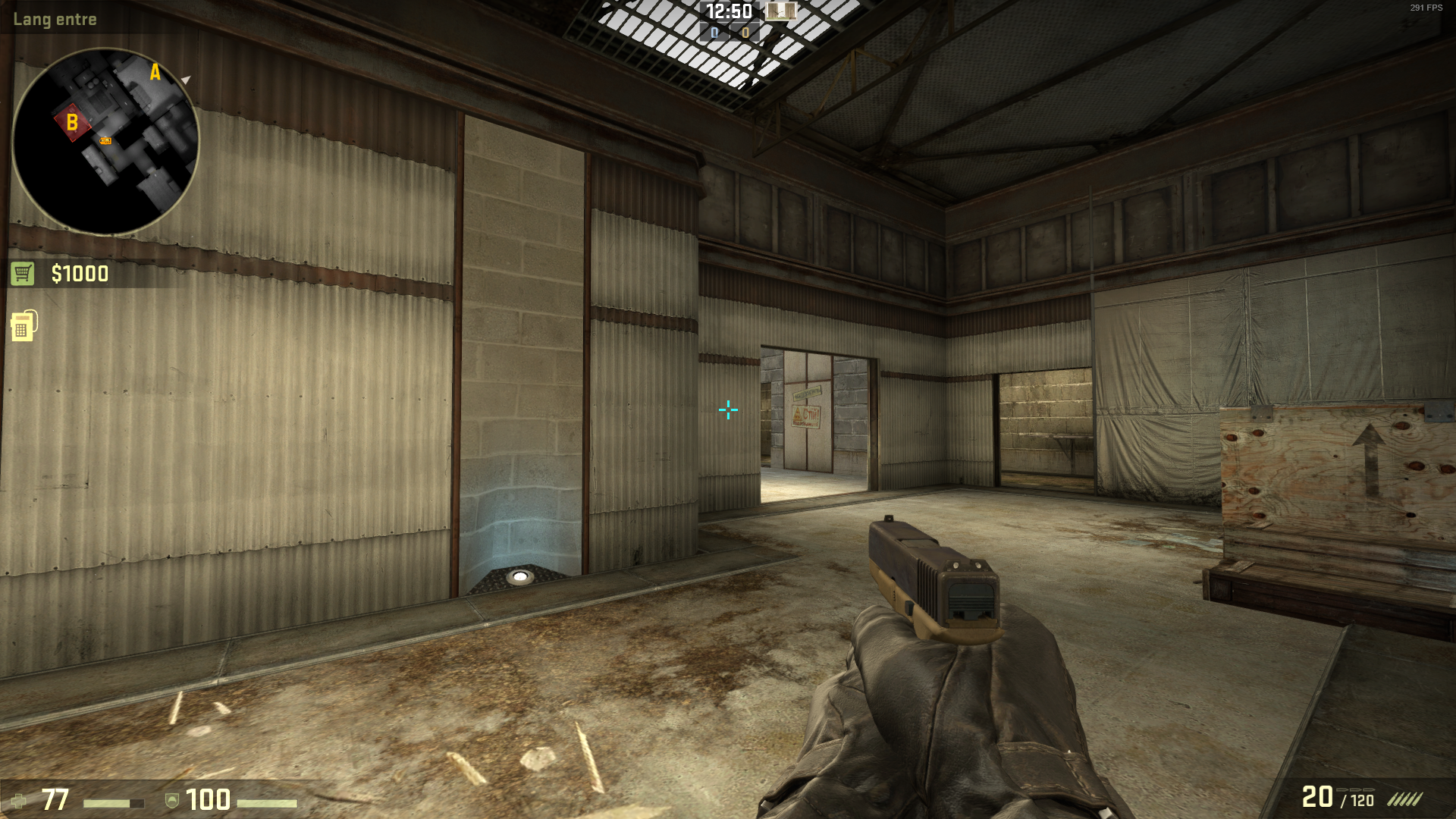Select bombsite A marker on radar
Image resolution: width=1456 pixels, height=819 pixels.
[155, 73]
